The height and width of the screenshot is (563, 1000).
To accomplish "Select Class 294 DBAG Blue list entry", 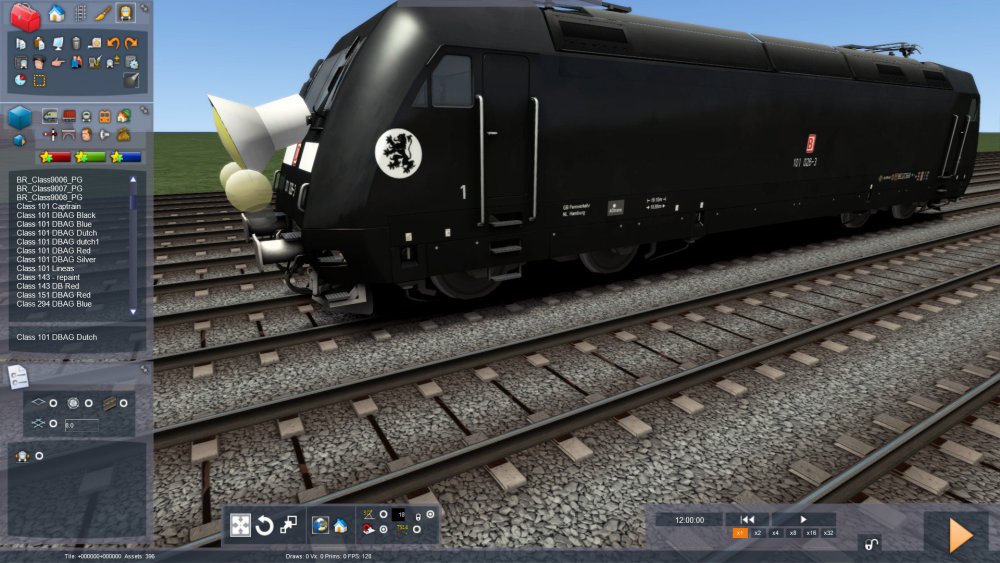I will tap(56, 303).
